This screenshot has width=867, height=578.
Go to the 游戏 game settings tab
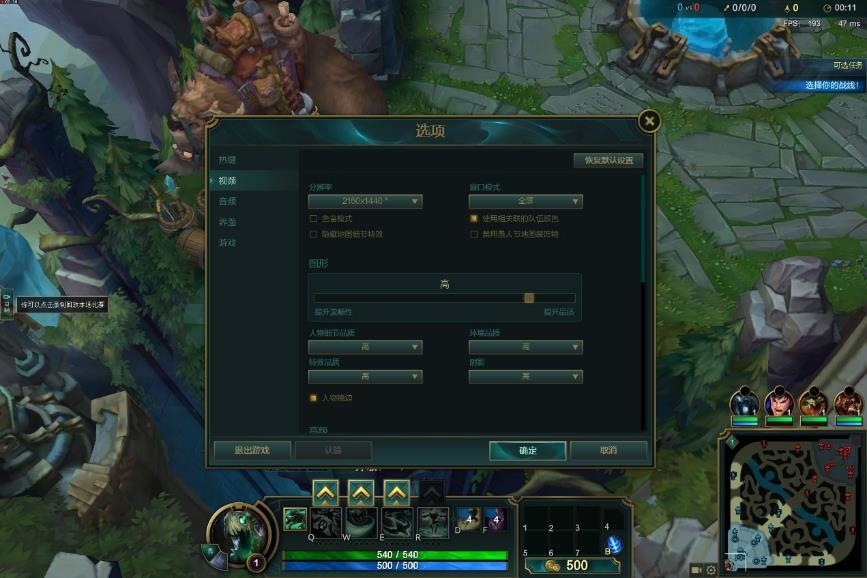(x=228, y=243)
